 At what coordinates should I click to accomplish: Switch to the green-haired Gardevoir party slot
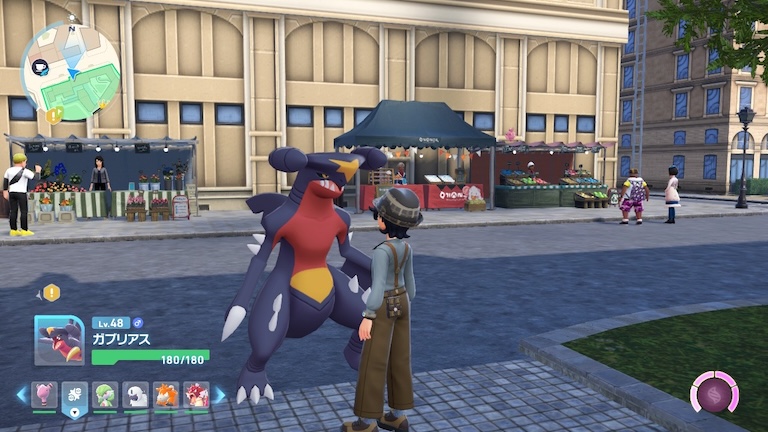(106, 395)
